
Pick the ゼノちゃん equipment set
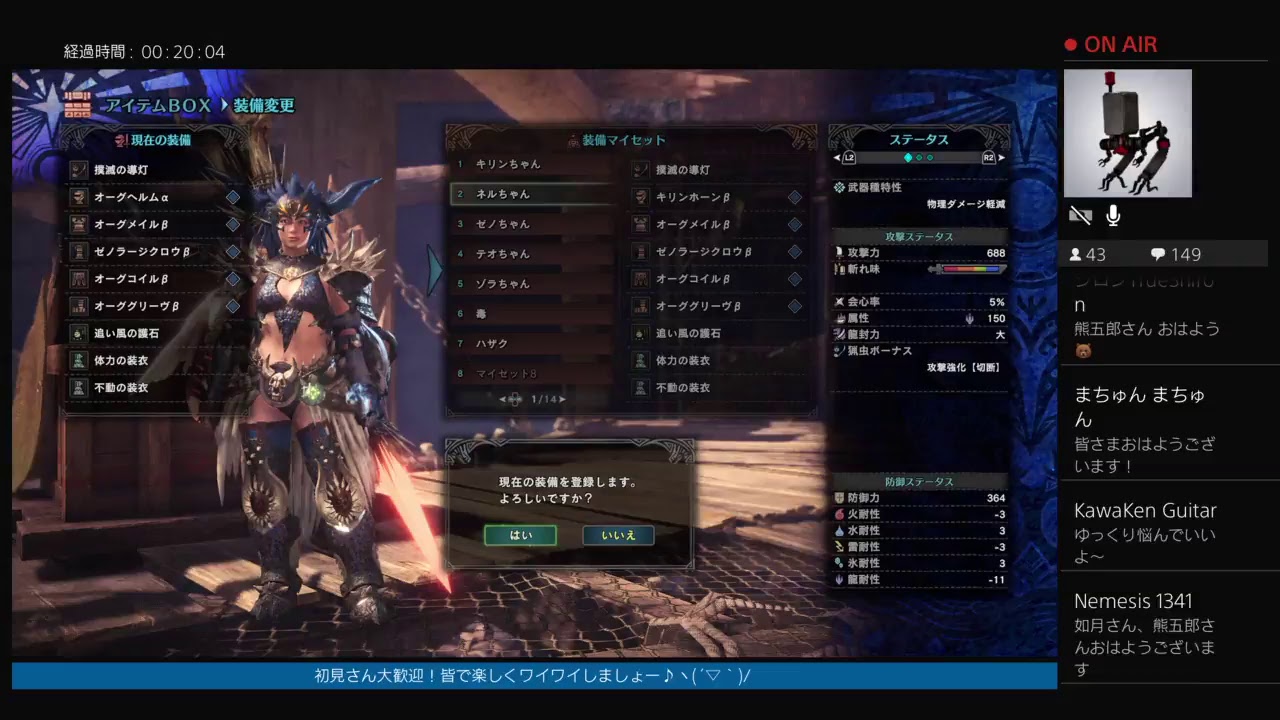[530, 224]
